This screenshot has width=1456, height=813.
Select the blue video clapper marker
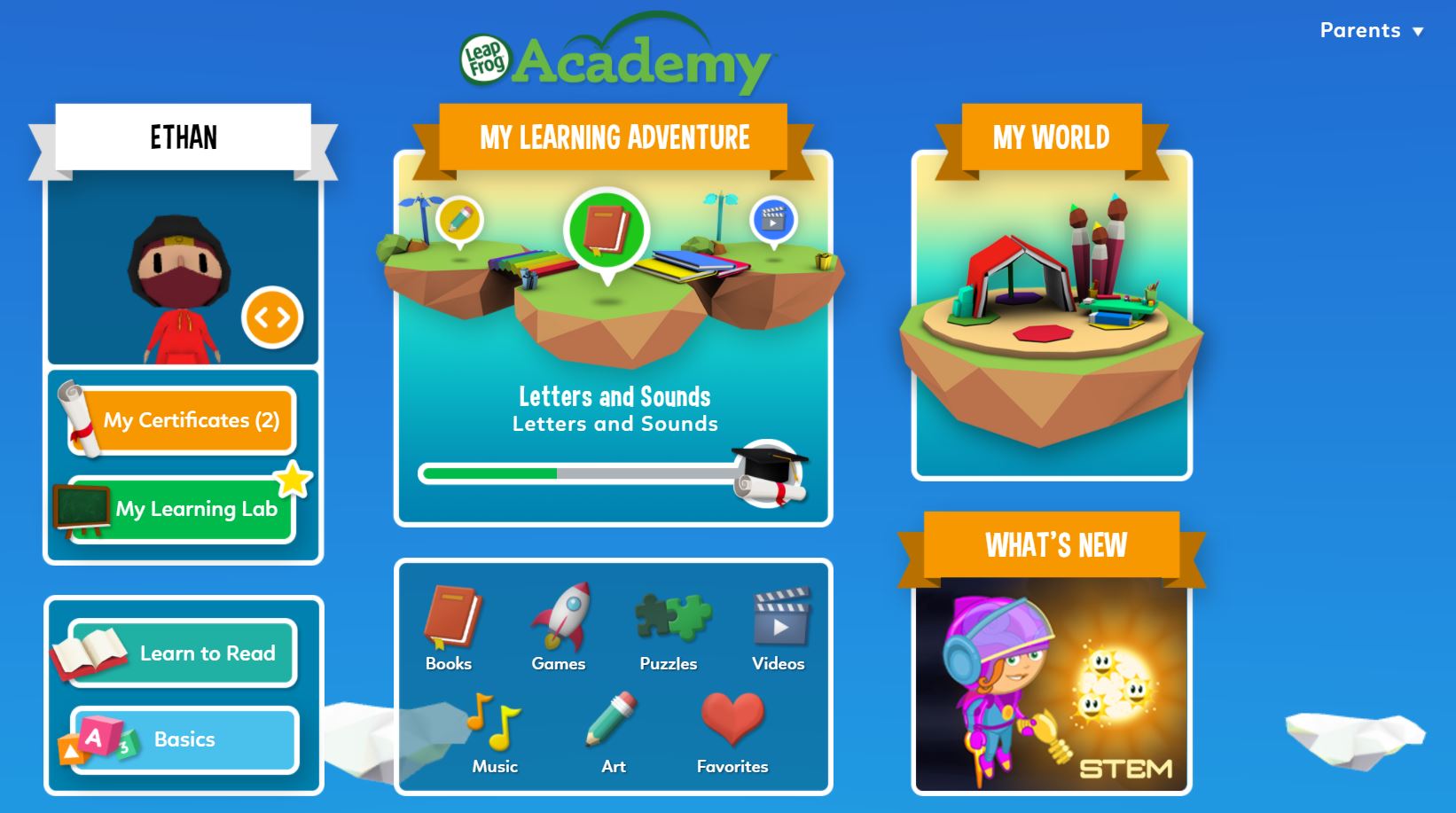(x=773, y=219)
